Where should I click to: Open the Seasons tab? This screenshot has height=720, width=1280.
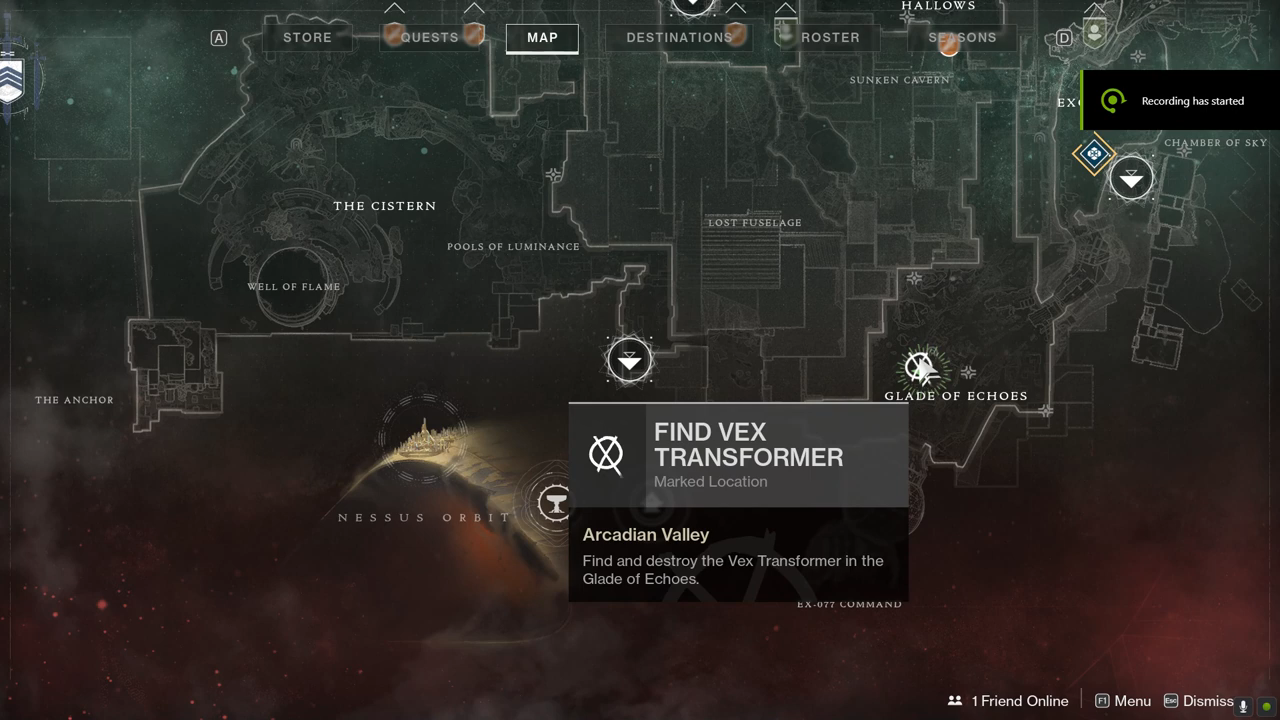coord(962,38)
